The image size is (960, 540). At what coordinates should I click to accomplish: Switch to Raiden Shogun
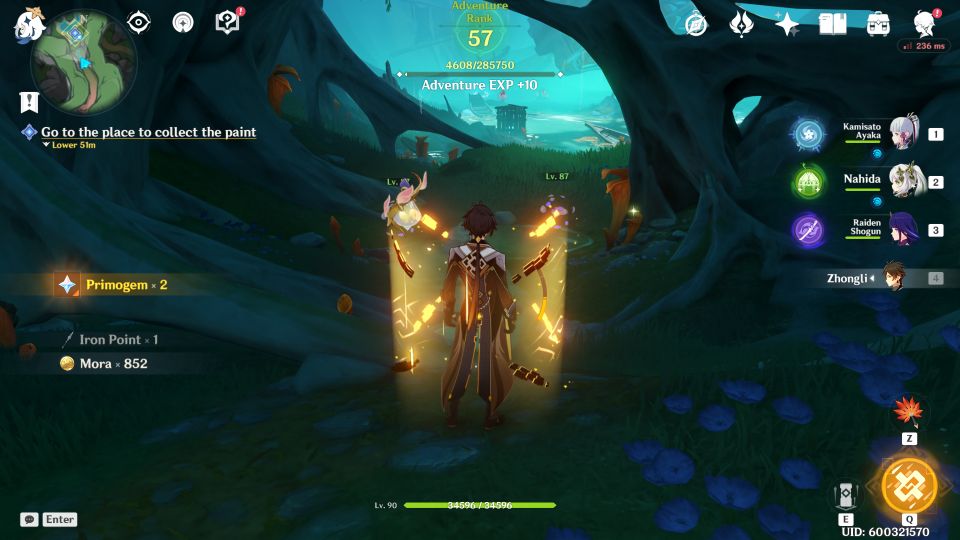coord(903,230)
